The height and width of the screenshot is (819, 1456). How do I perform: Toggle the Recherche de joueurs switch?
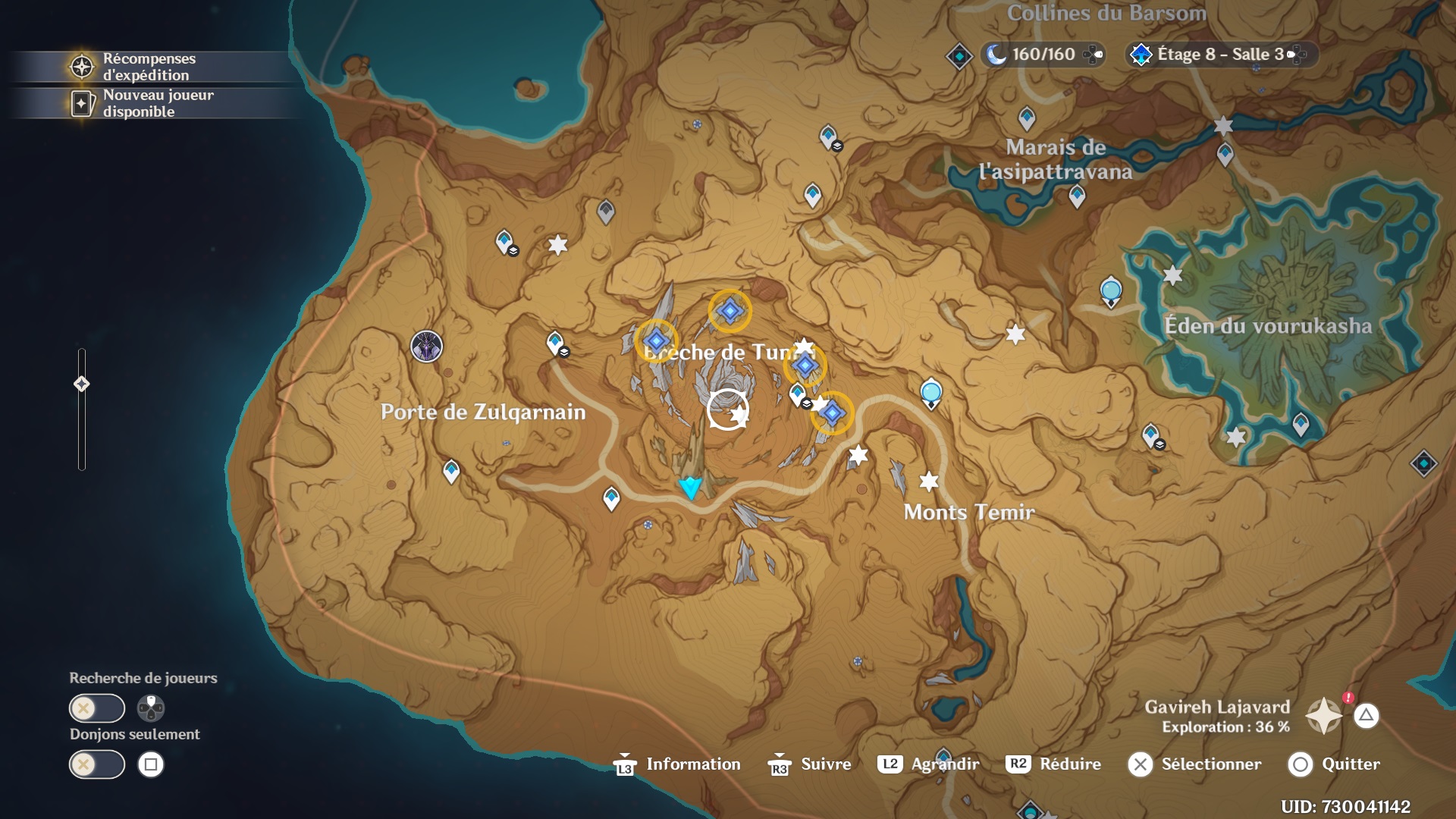point(97,708)
